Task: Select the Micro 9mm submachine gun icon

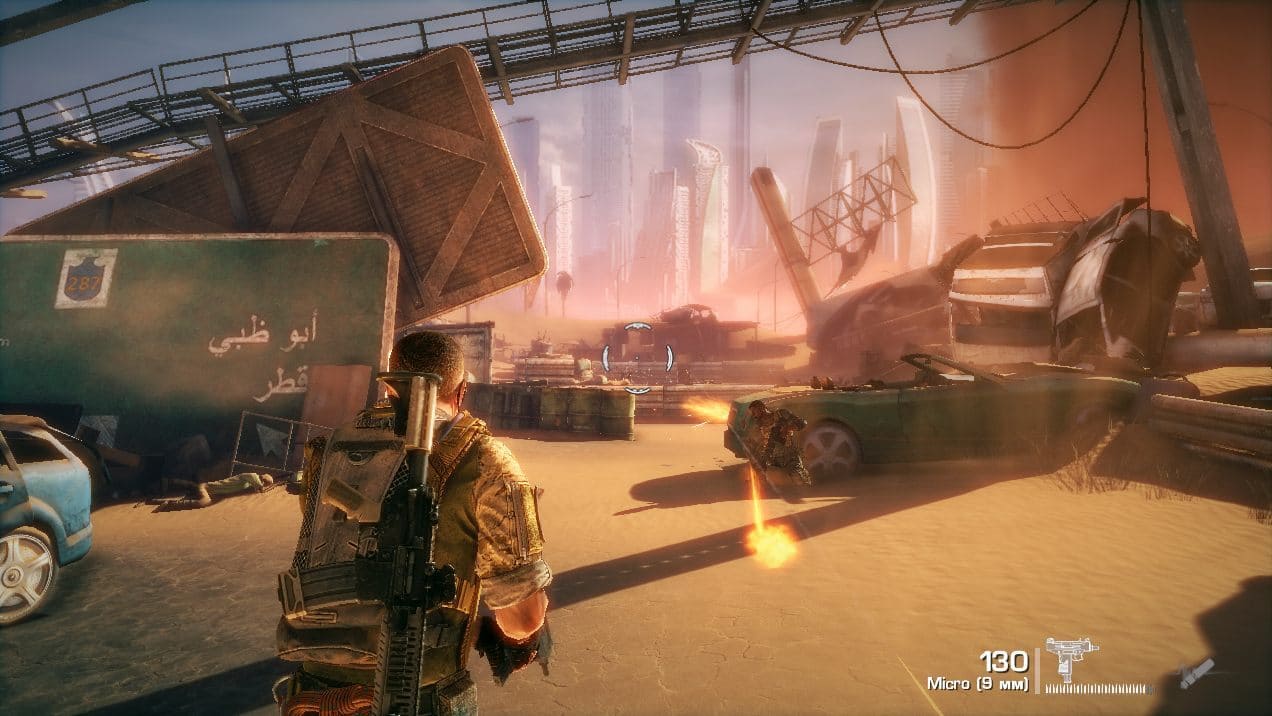Action: [x=1070, y=659]
